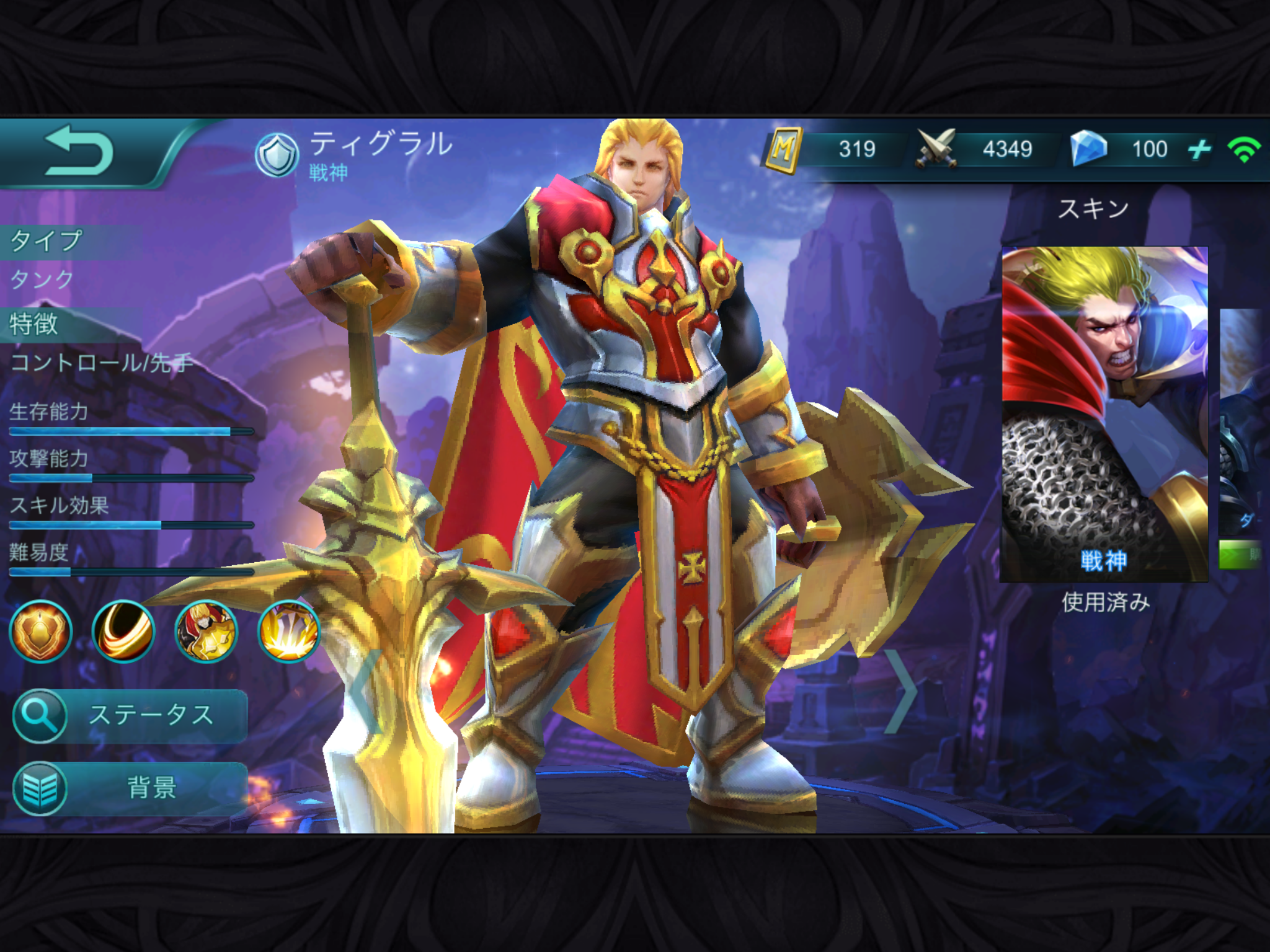Select the golden burst ultimate skill icon
Screen dimensions: 1270x952
(288, 632)
